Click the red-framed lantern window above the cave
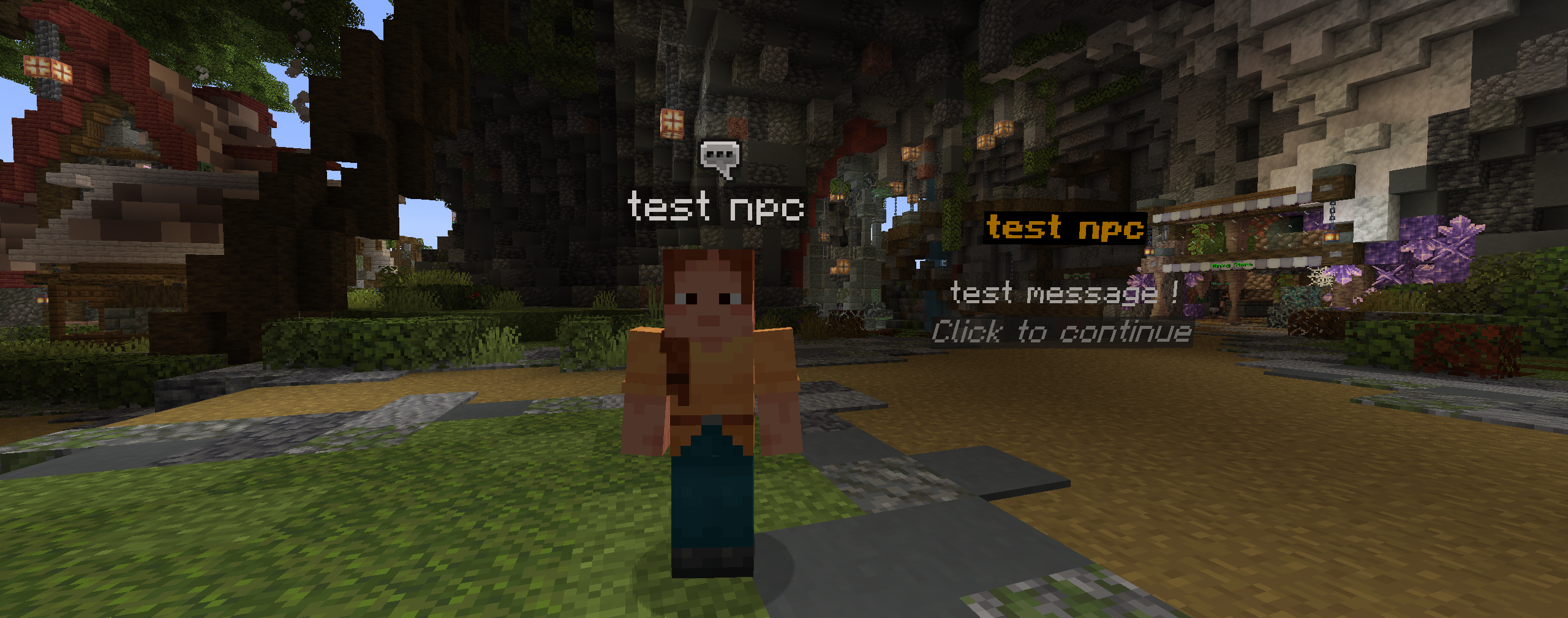The width and height of the screenshot is (1568, 618). tap(673, 122)
